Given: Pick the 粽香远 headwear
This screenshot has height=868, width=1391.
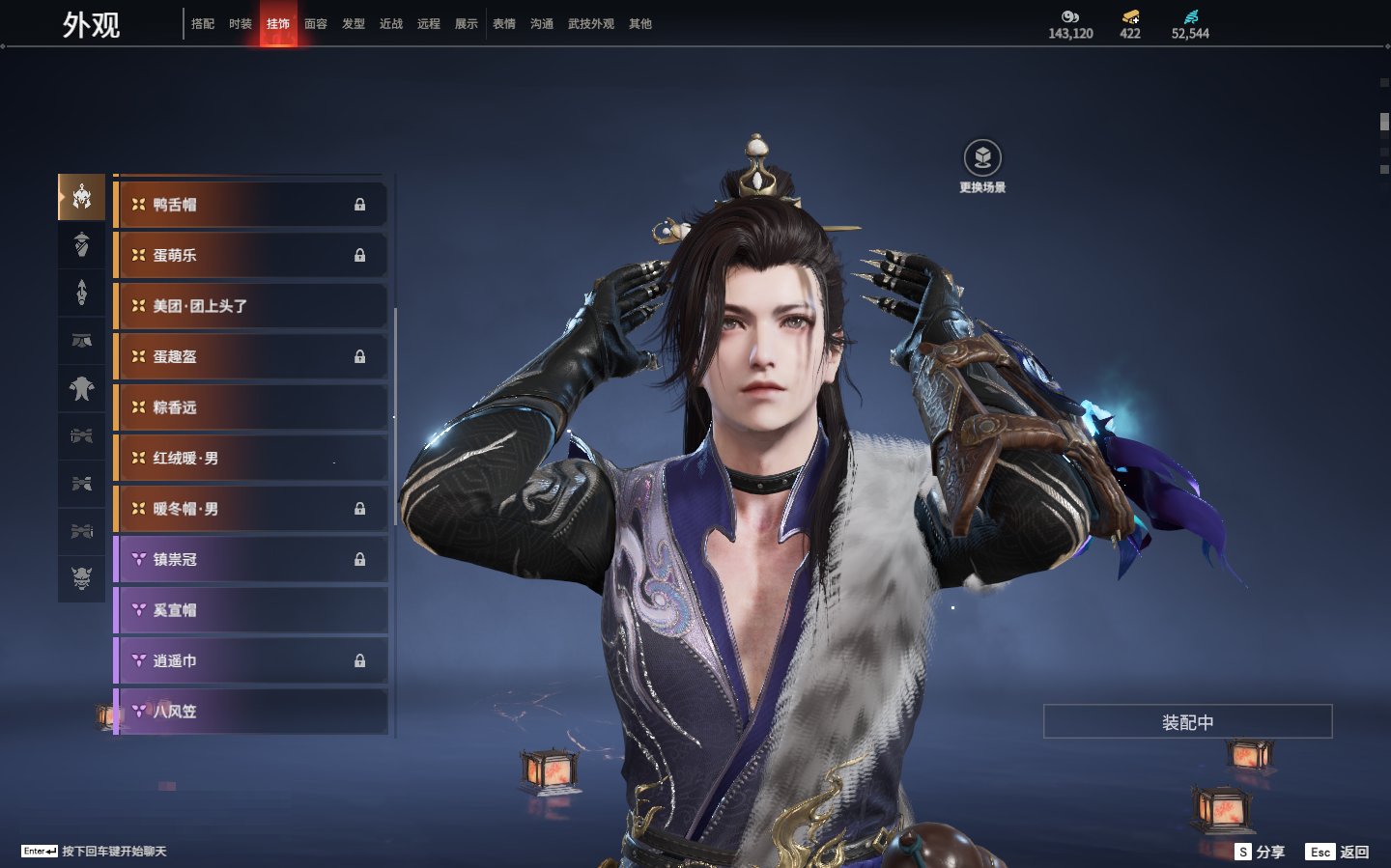Looking at the screenshot, I should (x=251, y=407).
